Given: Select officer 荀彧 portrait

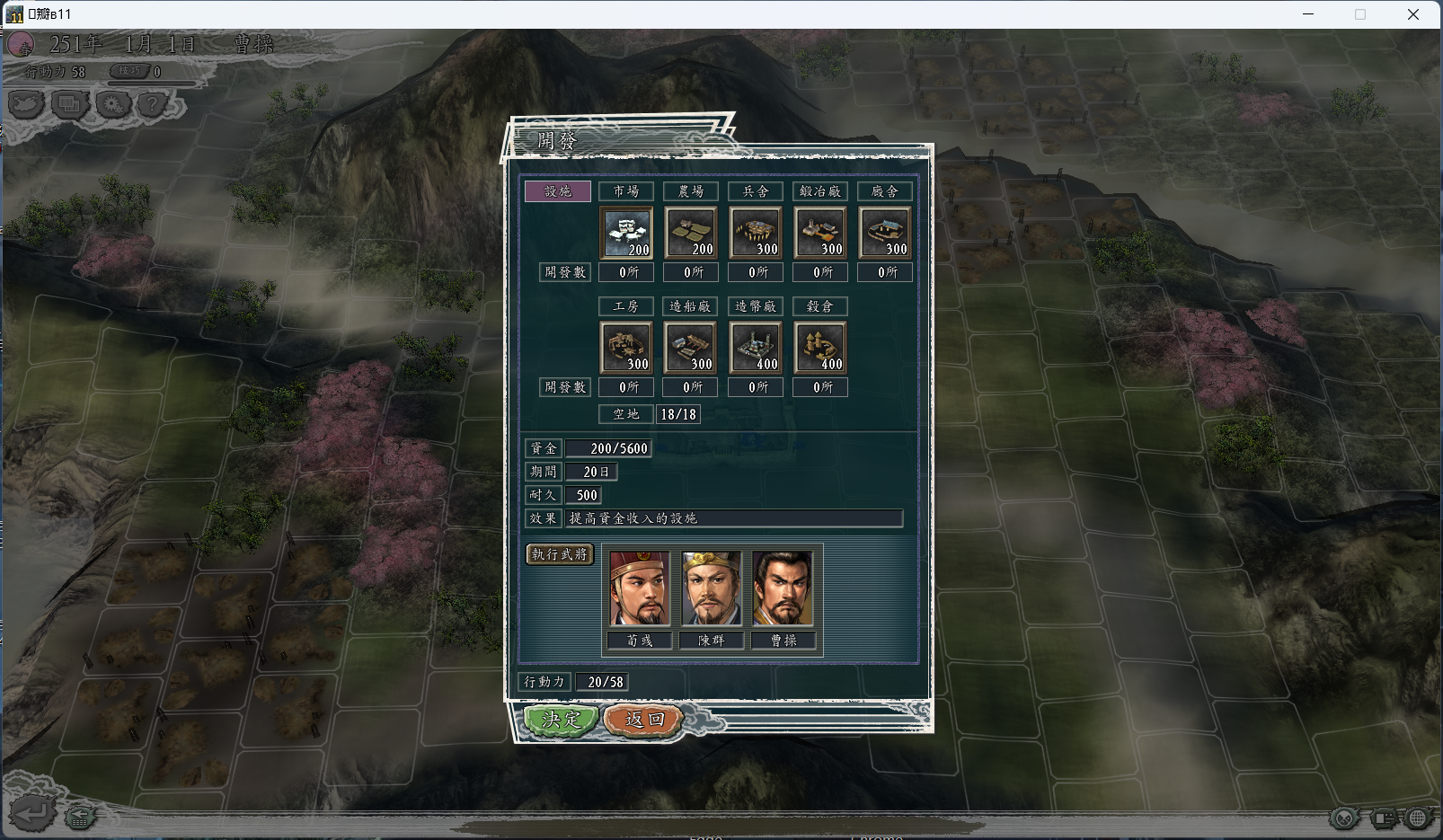Looking at the screenshot, I should click(x=640, y=589).
